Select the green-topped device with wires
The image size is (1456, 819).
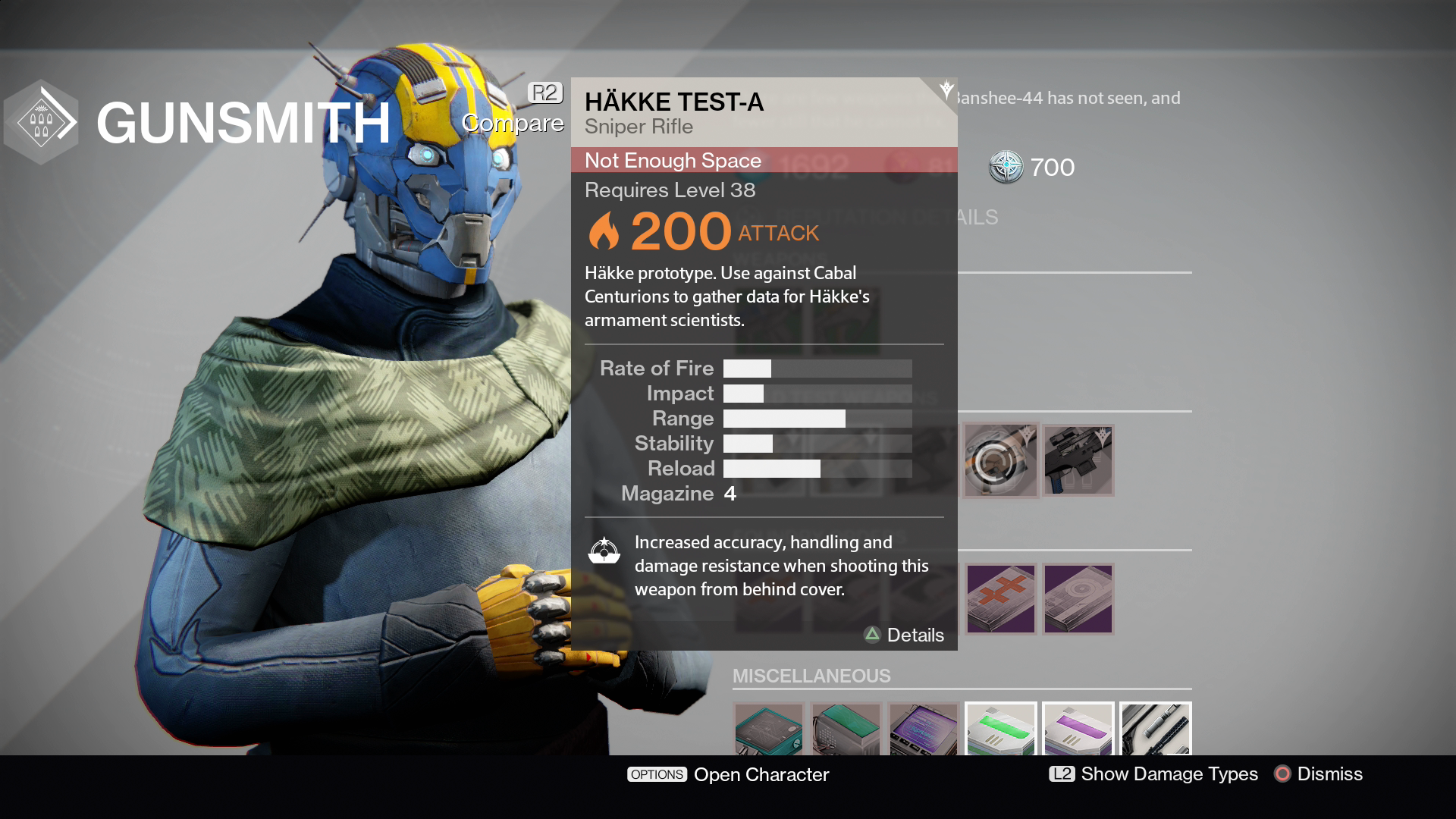coord(846,730)
